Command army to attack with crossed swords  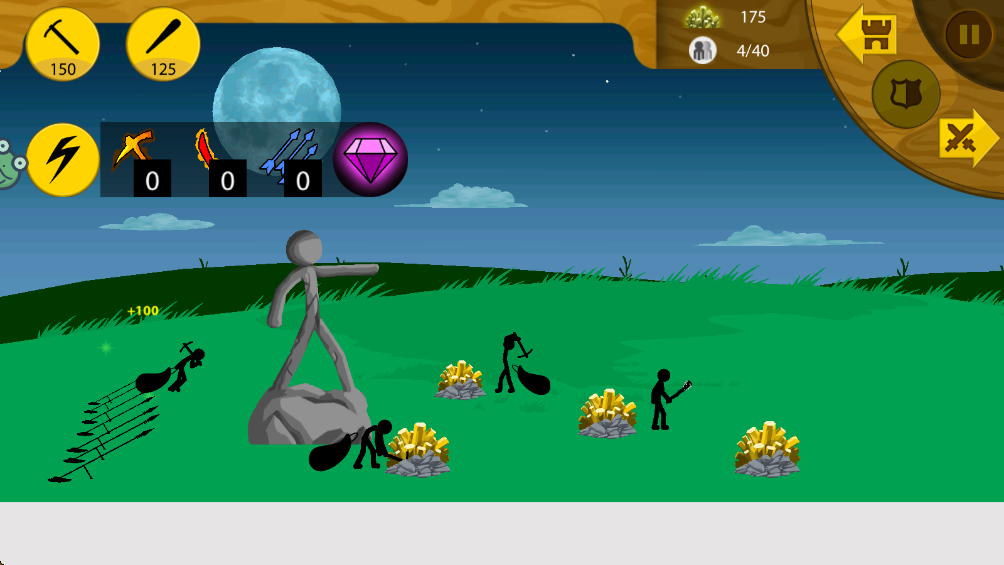[x=968, y=138]
